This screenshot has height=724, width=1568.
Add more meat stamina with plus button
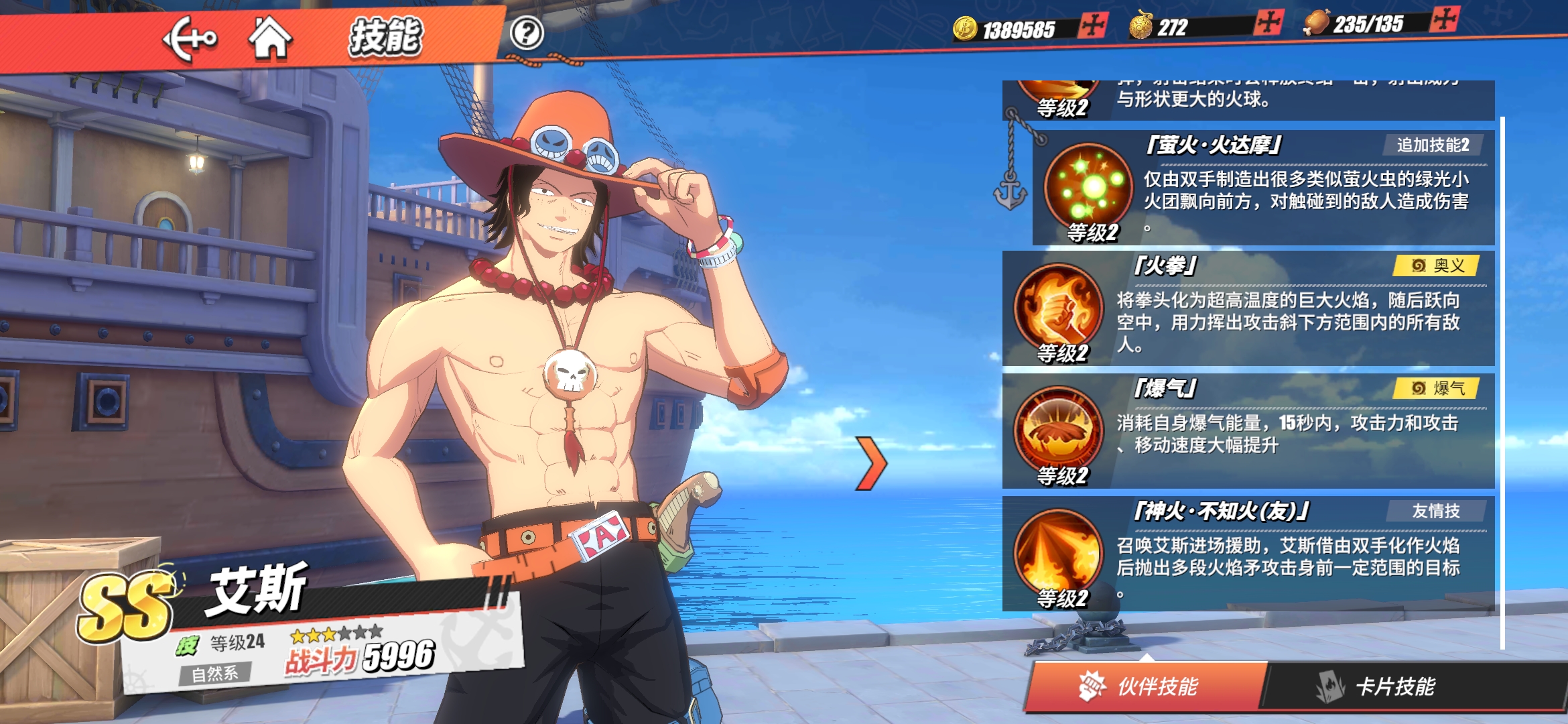(1444, 19)
